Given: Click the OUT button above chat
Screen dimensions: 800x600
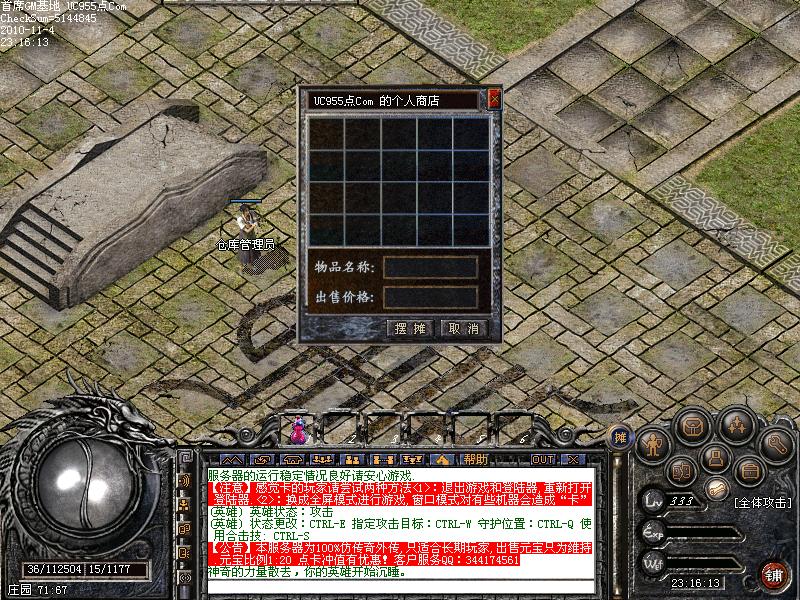Looking at the screenshot, I should [542, 459].
